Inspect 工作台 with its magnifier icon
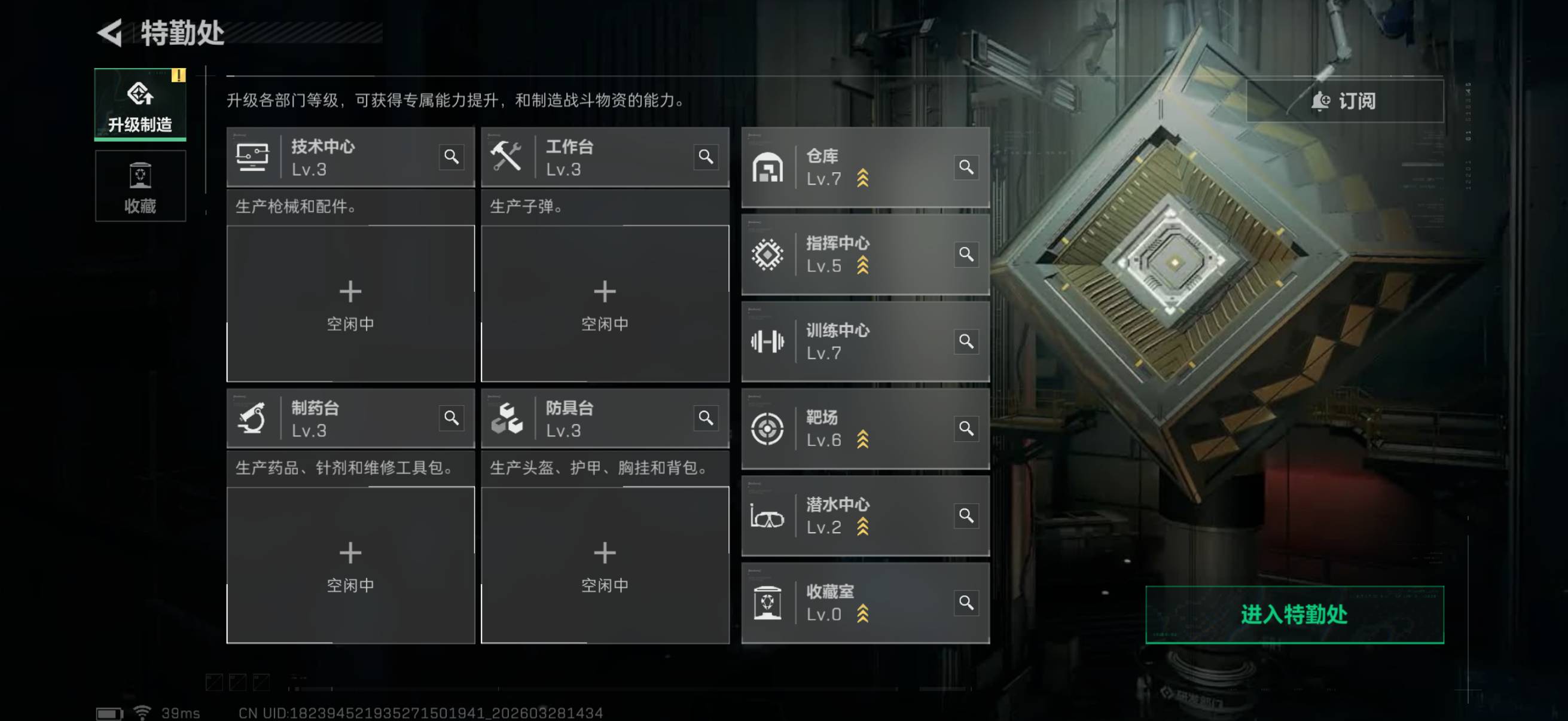Viewport: 1568px width, 721px height. pos(706,157)
